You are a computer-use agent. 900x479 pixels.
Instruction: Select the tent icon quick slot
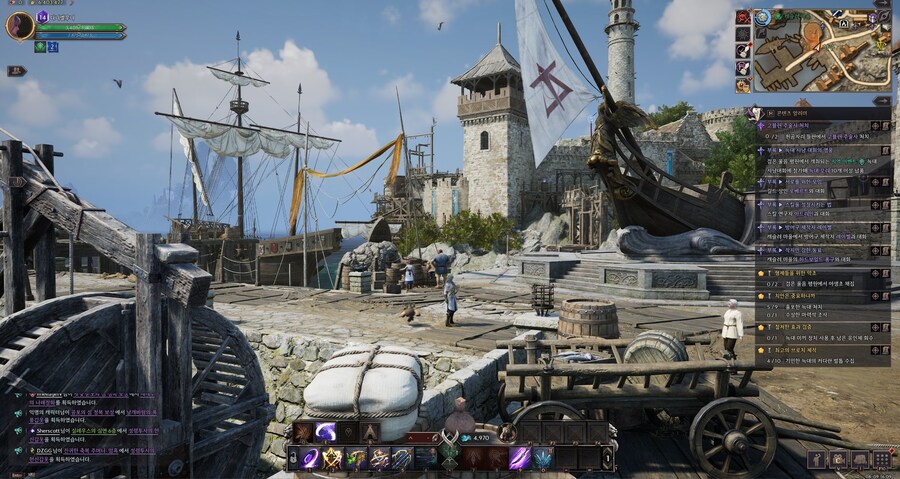click(371, 432)
